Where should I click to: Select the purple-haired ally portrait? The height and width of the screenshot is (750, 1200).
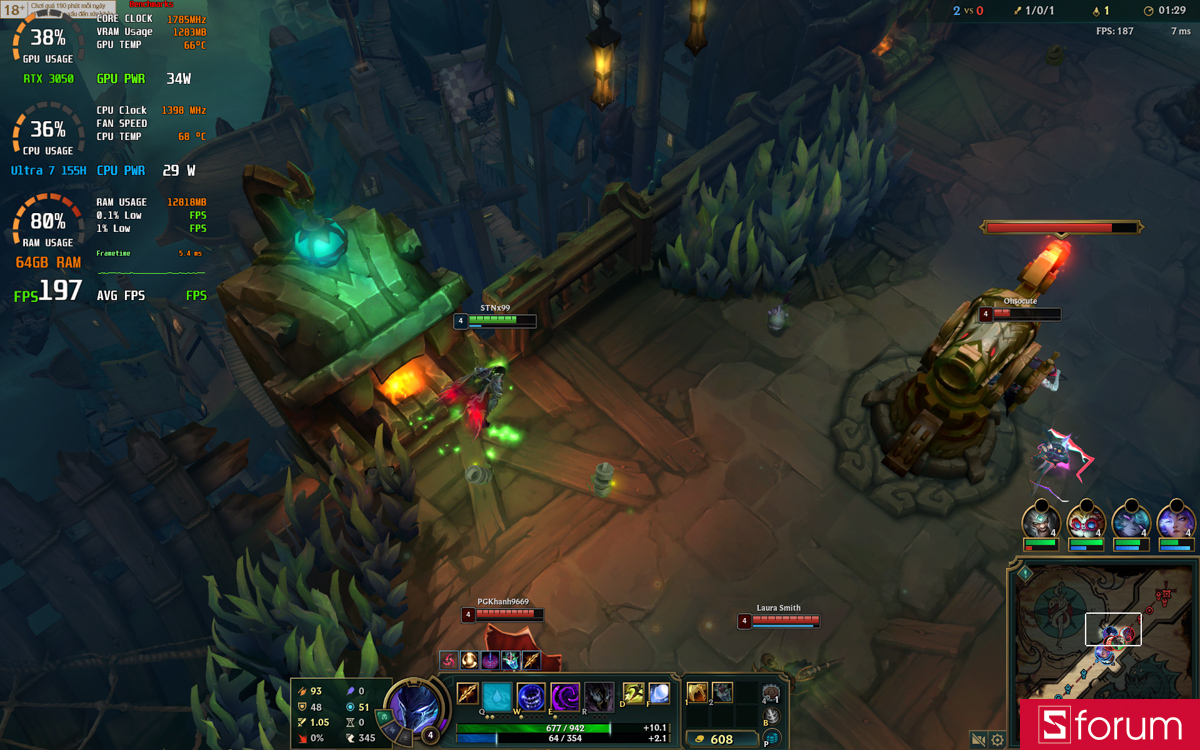[x=1176, y=521]
